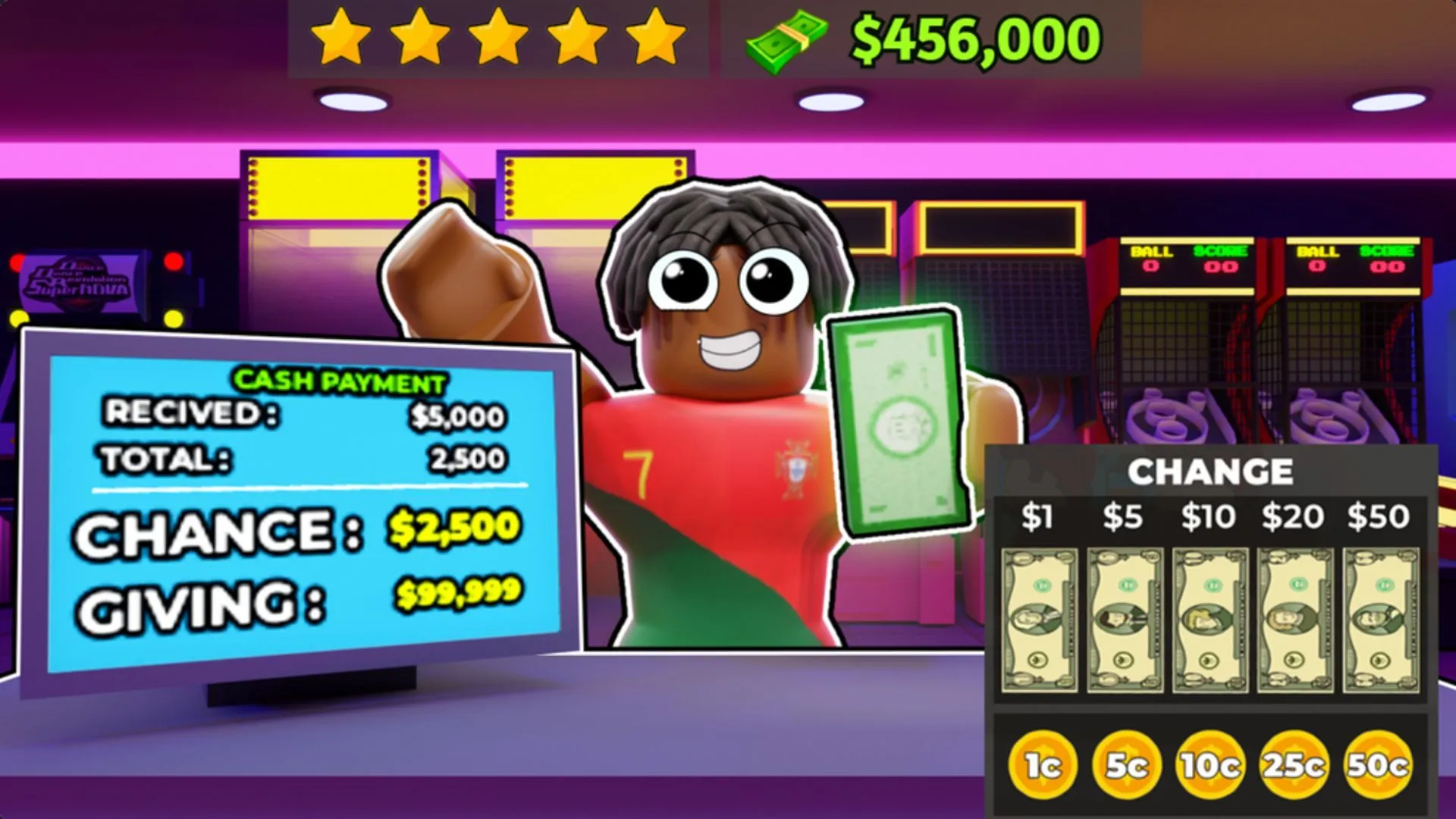Click the CASH PAYMENT header on the screen
Image resolution: width=1456 pixels, height=819 pixels.
tap(339, 381)
